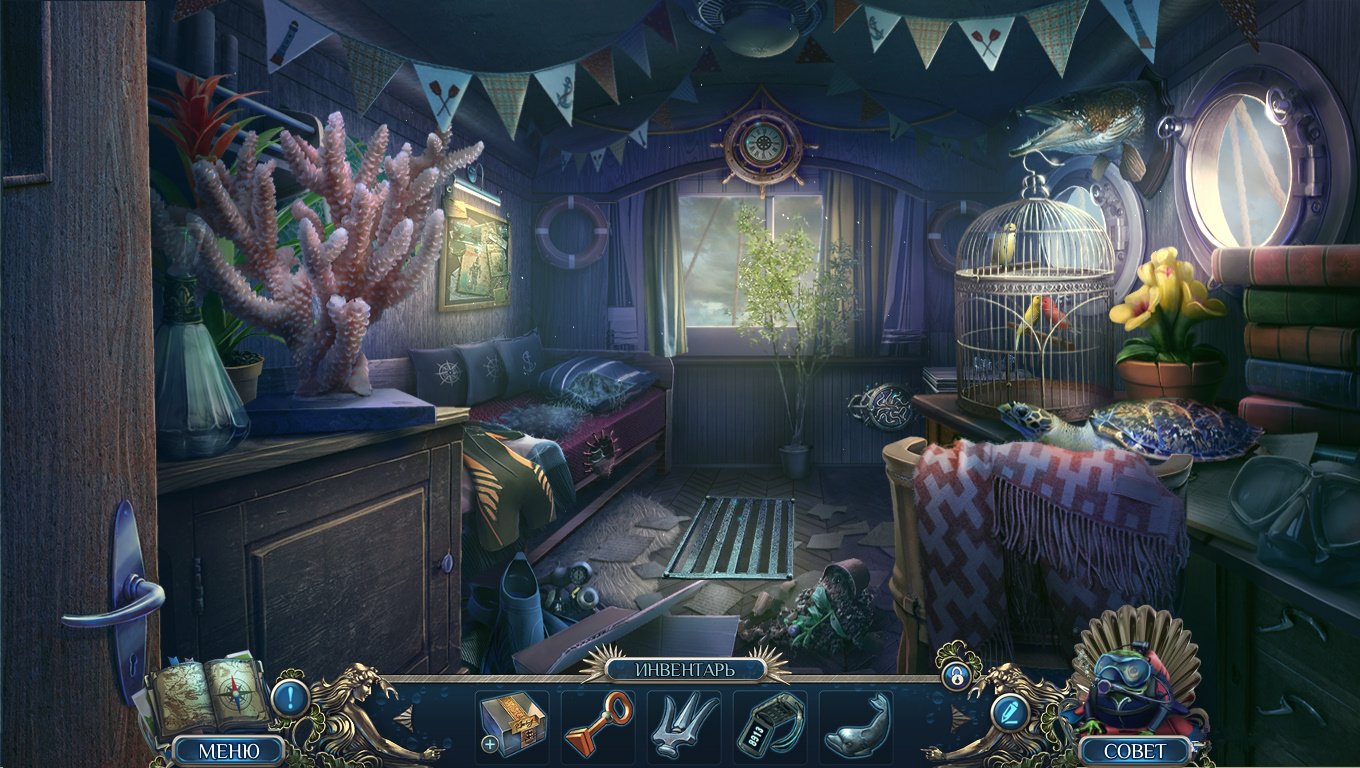The image size is (1360, 768).
Task: Select the orange key in inventory
Action: (x=598, y=724)
